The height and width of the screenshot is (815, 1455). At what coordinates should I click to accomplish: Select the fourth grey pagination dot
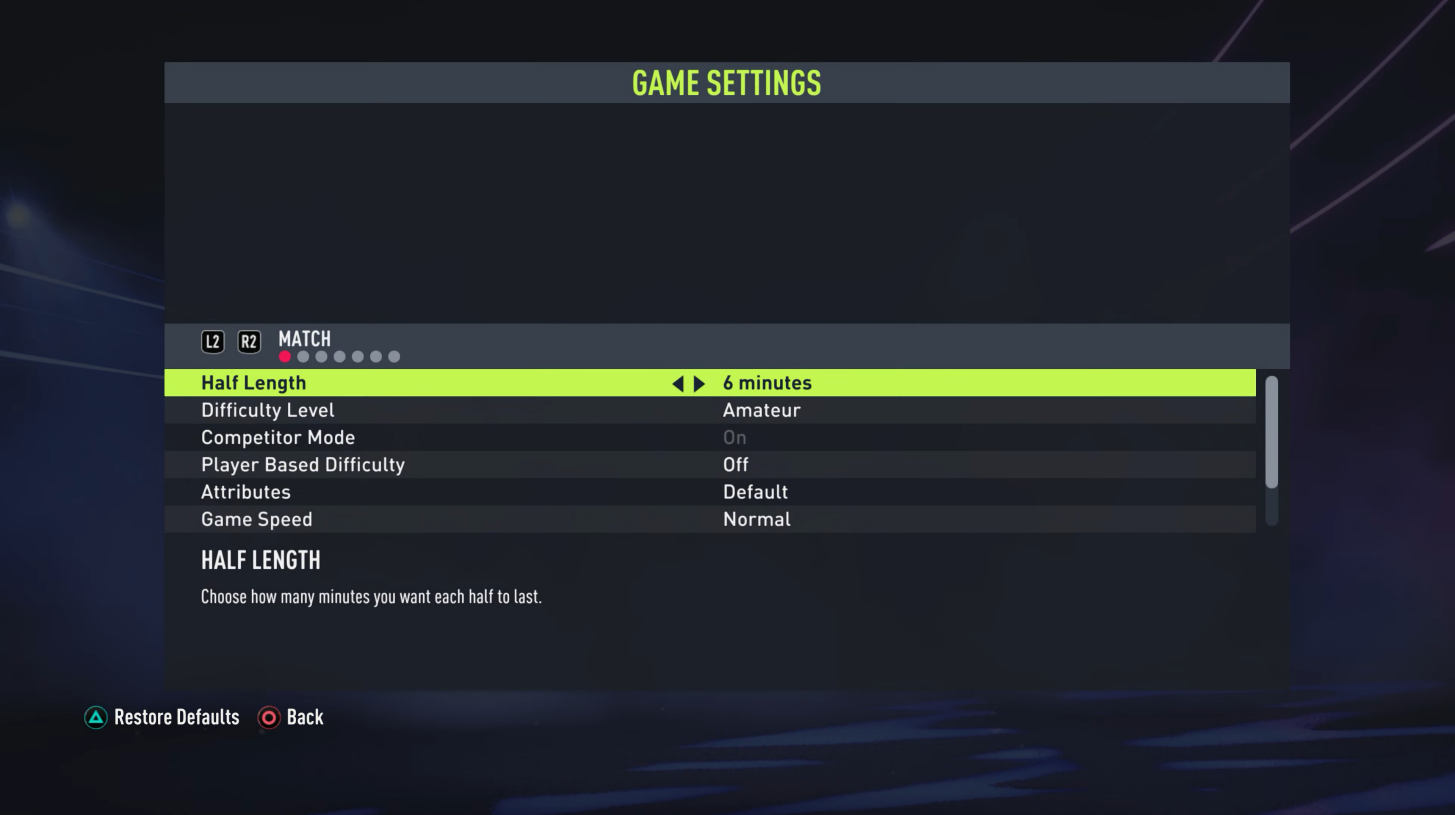click(339, 355)
